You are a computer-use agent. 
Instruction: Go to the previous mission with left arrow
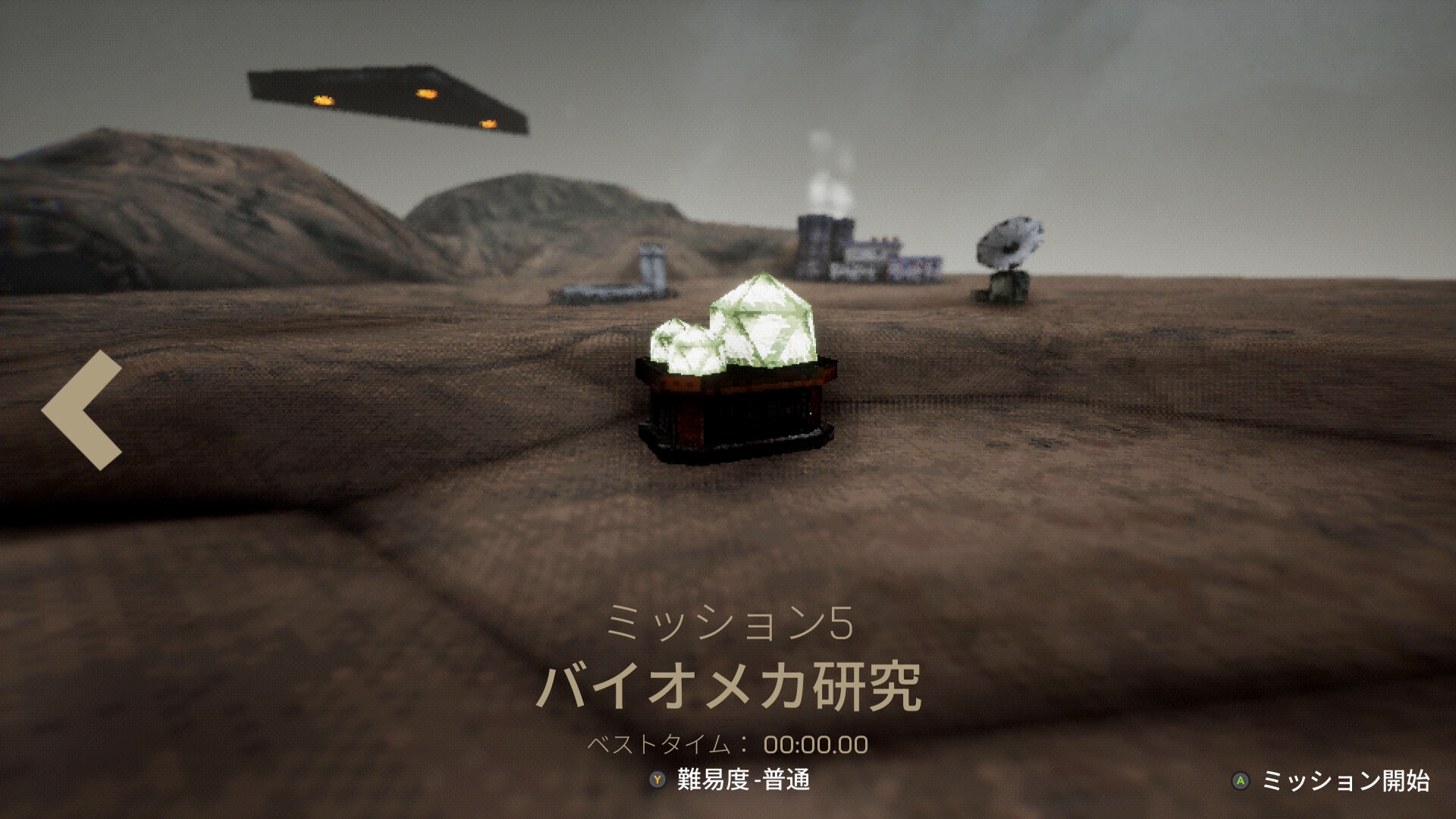[x=82, y=409]
